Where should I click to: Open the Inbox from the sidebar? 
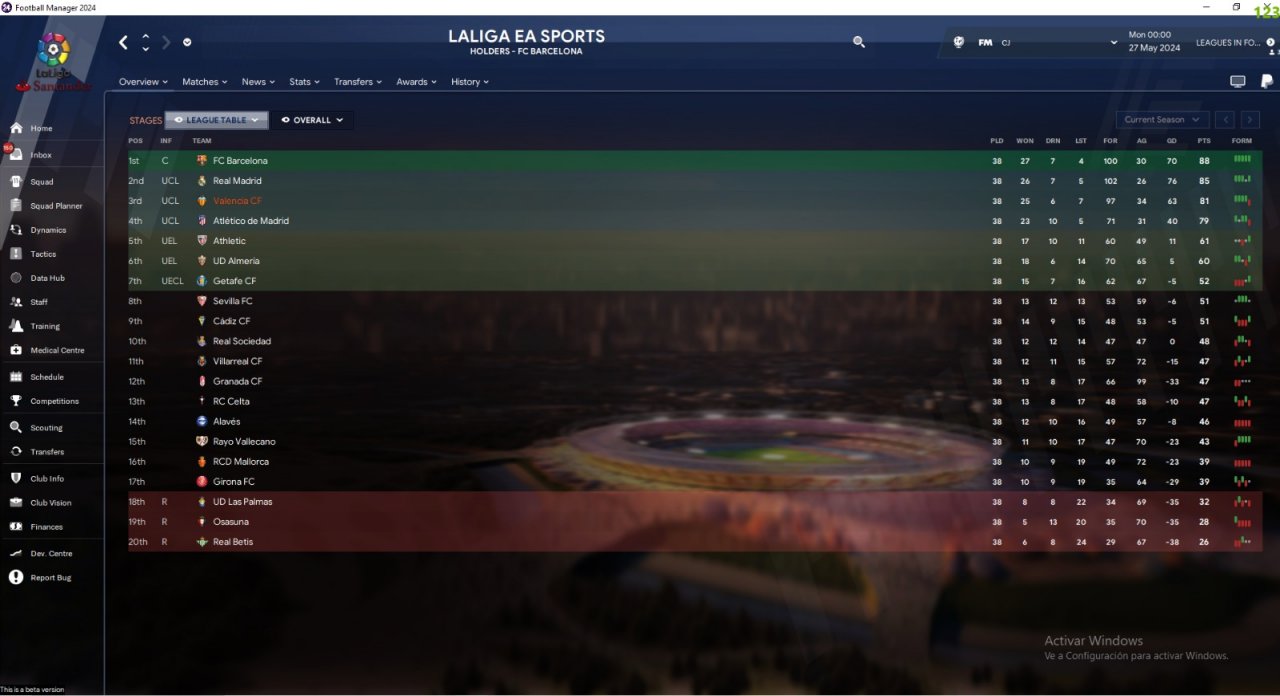click(x=40, y=155)
